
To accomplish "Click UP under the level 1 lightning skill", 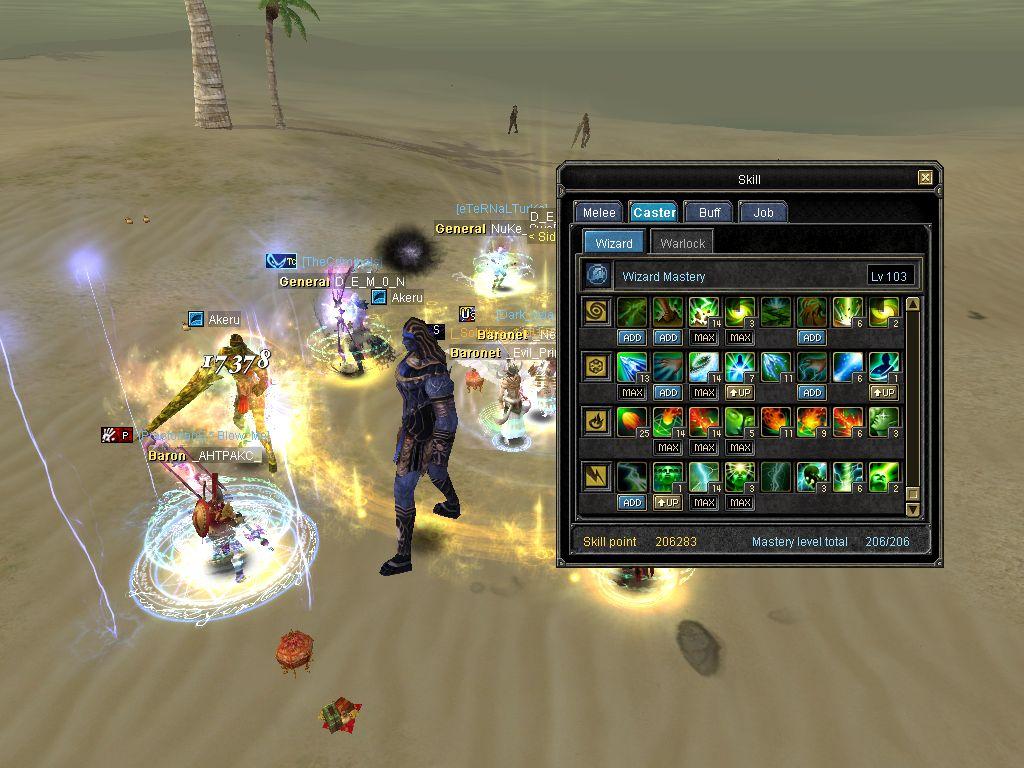I will [x=668, y=502].
